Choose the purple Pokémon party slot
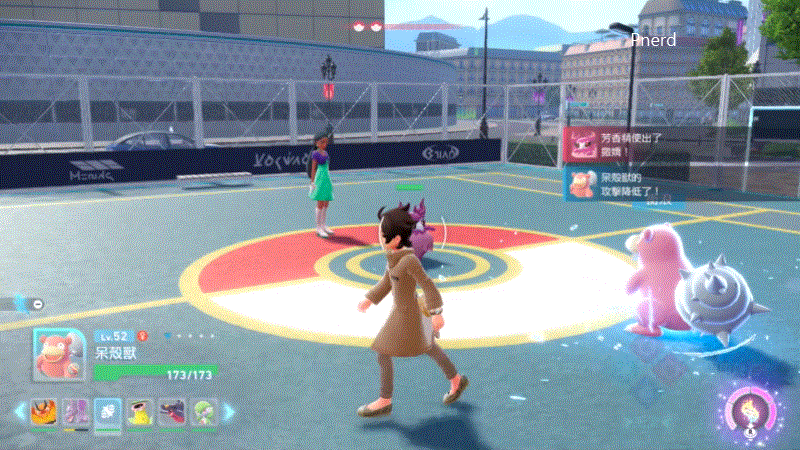800x450 pixels. (77, 411)
